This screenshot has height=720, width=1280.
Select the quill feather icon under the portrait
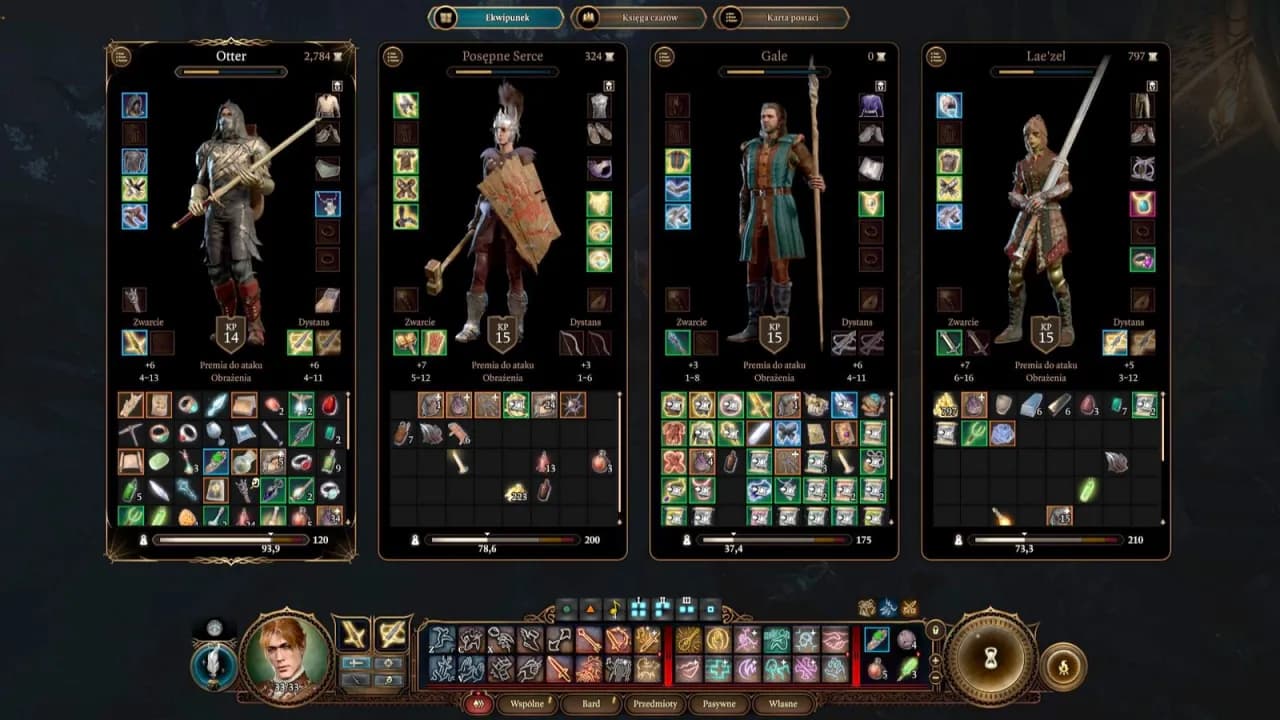(x=212, y=665)
